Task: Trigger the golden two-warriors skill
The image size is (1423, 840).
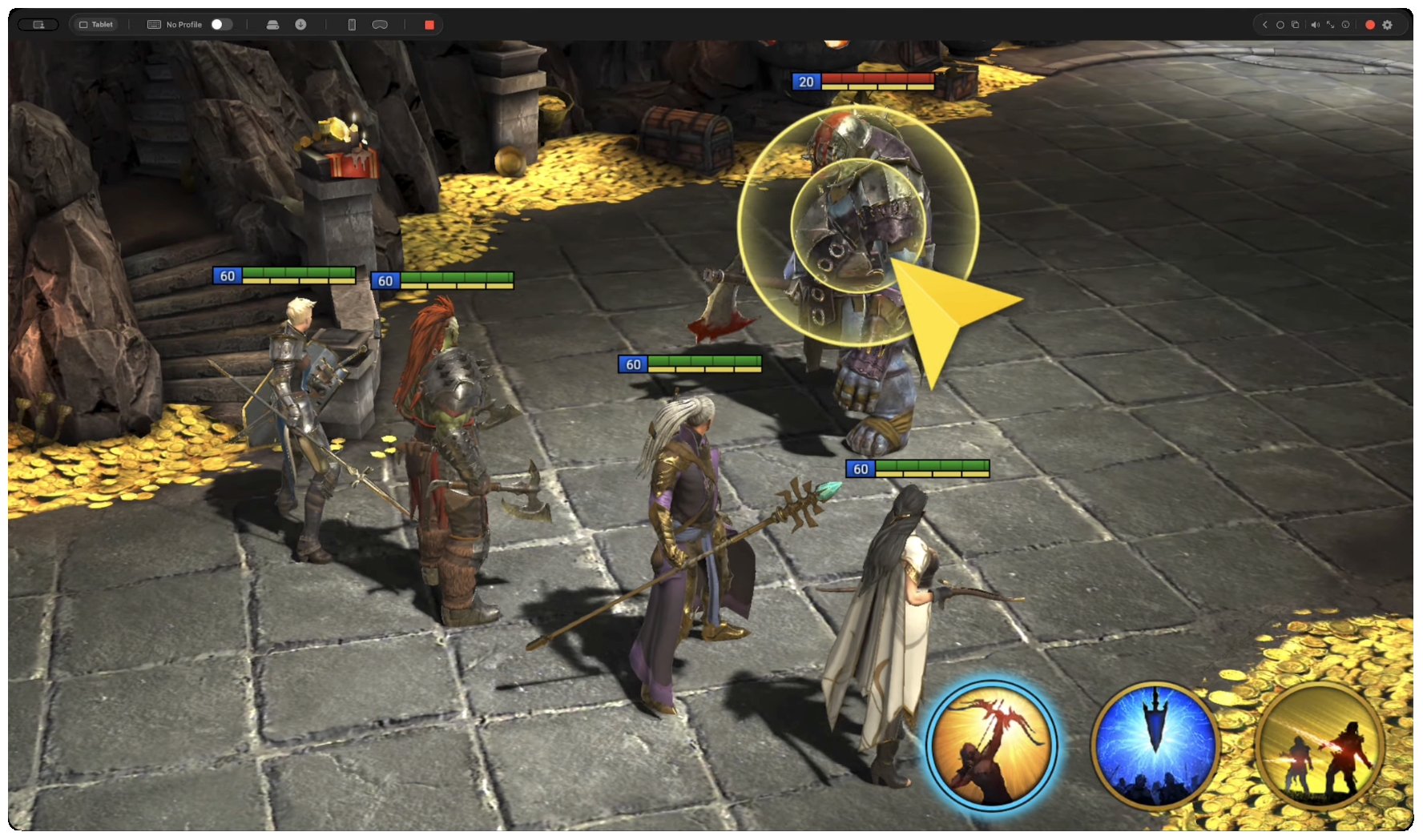Action: tap(1319, 746)
